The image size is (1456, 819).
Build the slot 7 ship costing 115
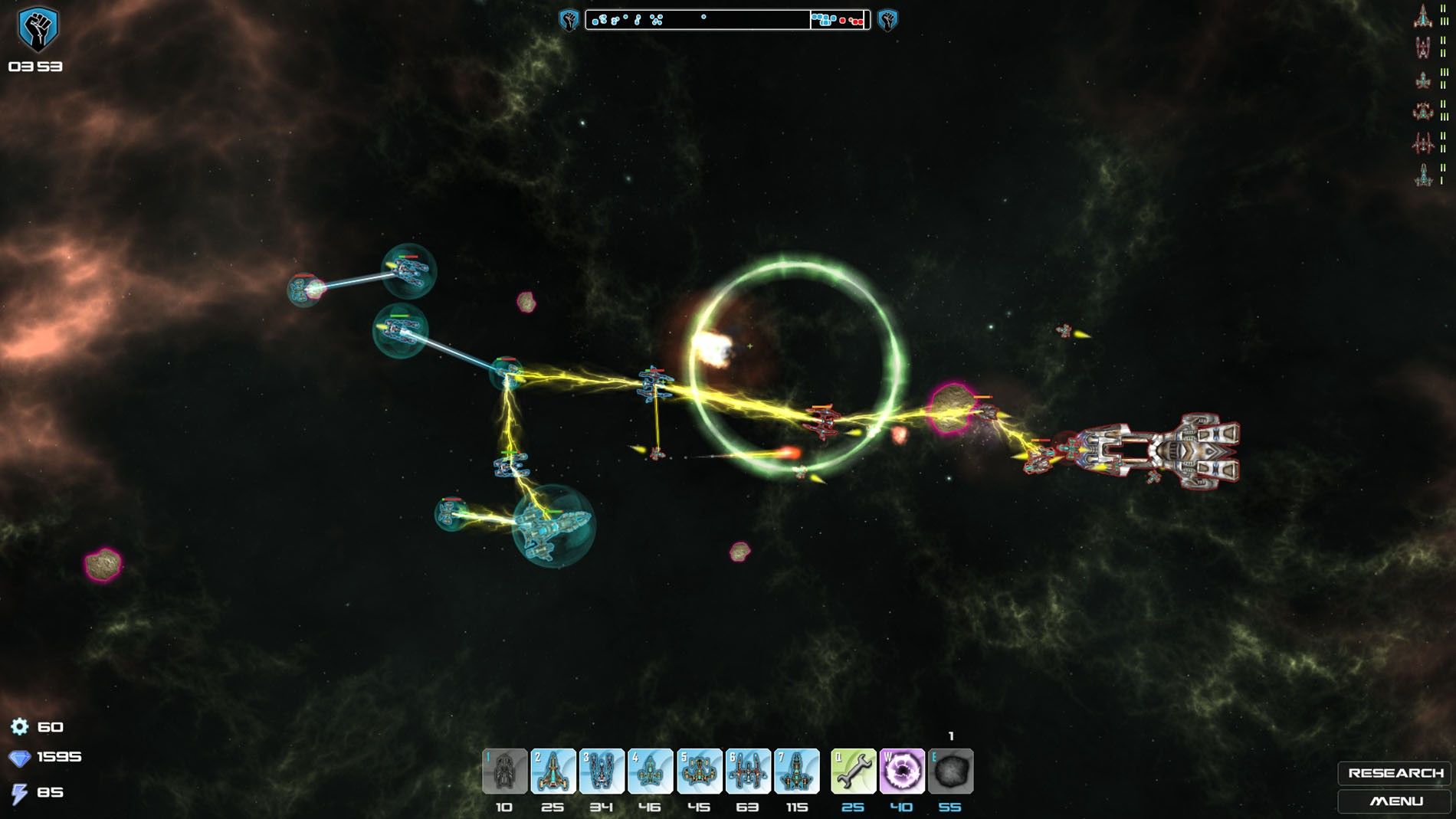[x=796, y=771]
